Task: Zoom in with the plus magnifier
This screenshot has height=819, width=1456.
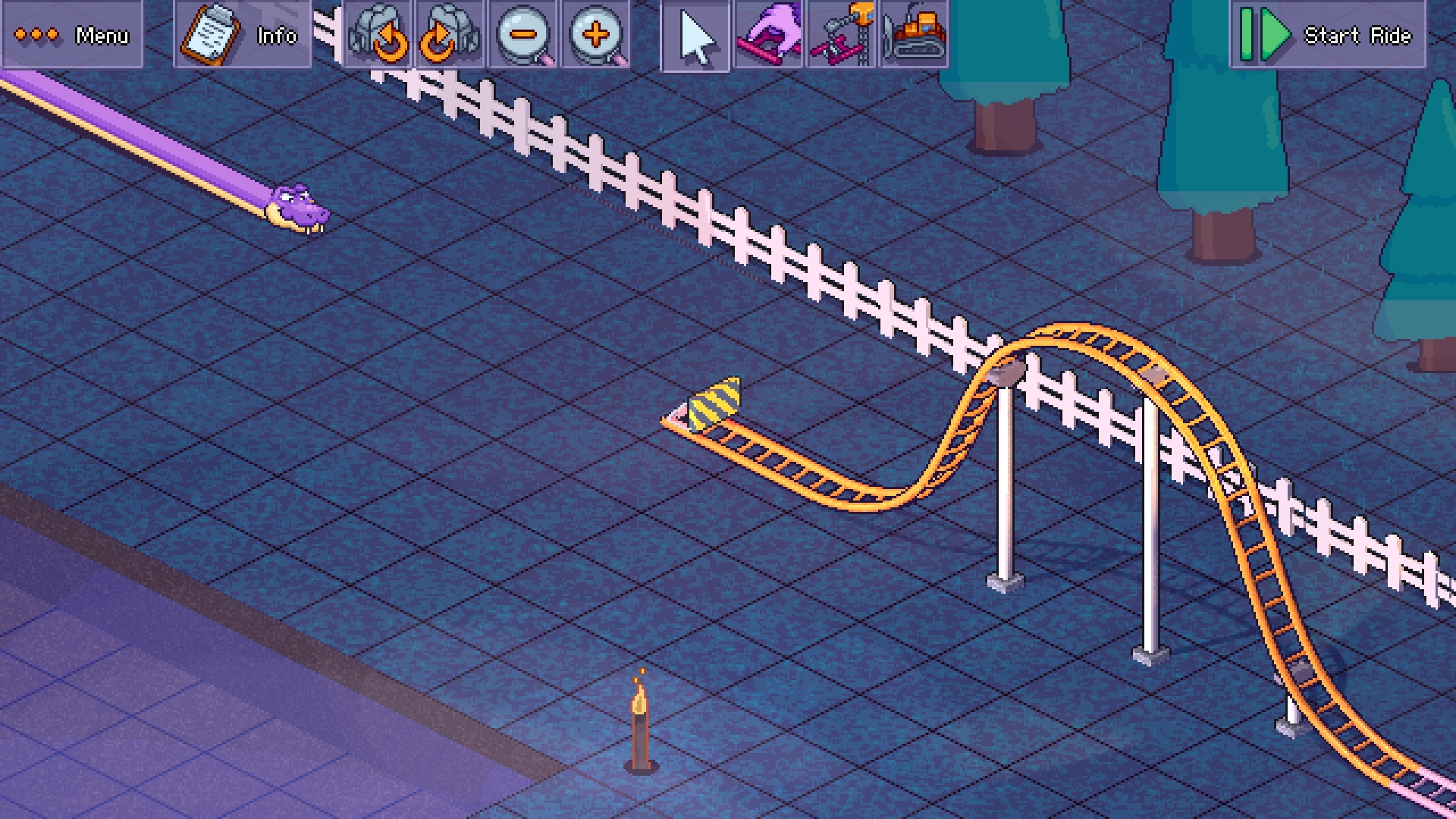Action: 596,35
